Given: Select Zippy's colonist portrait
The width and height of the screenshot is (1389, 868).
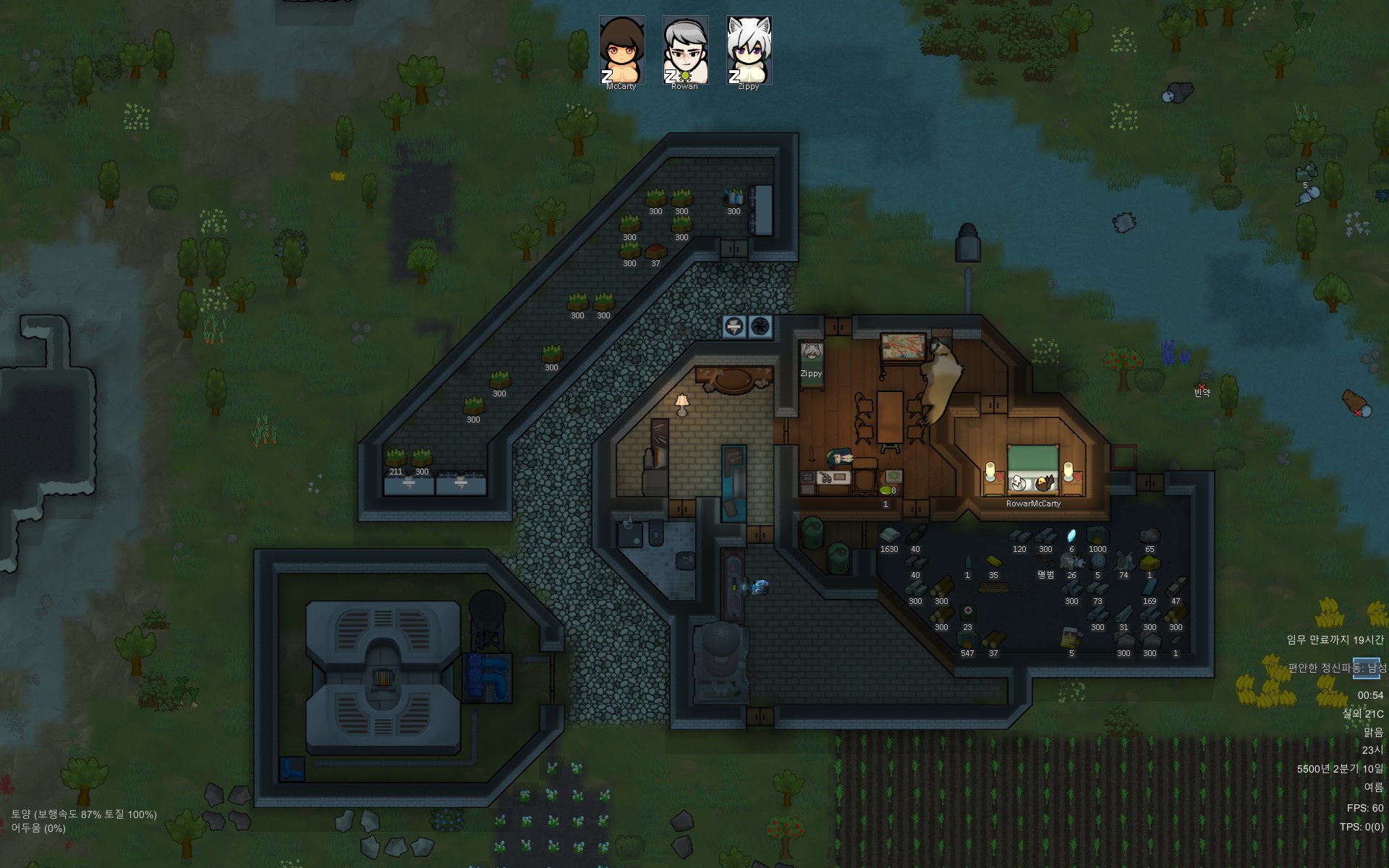Looking at the screenshot, I should pos(749,49).
